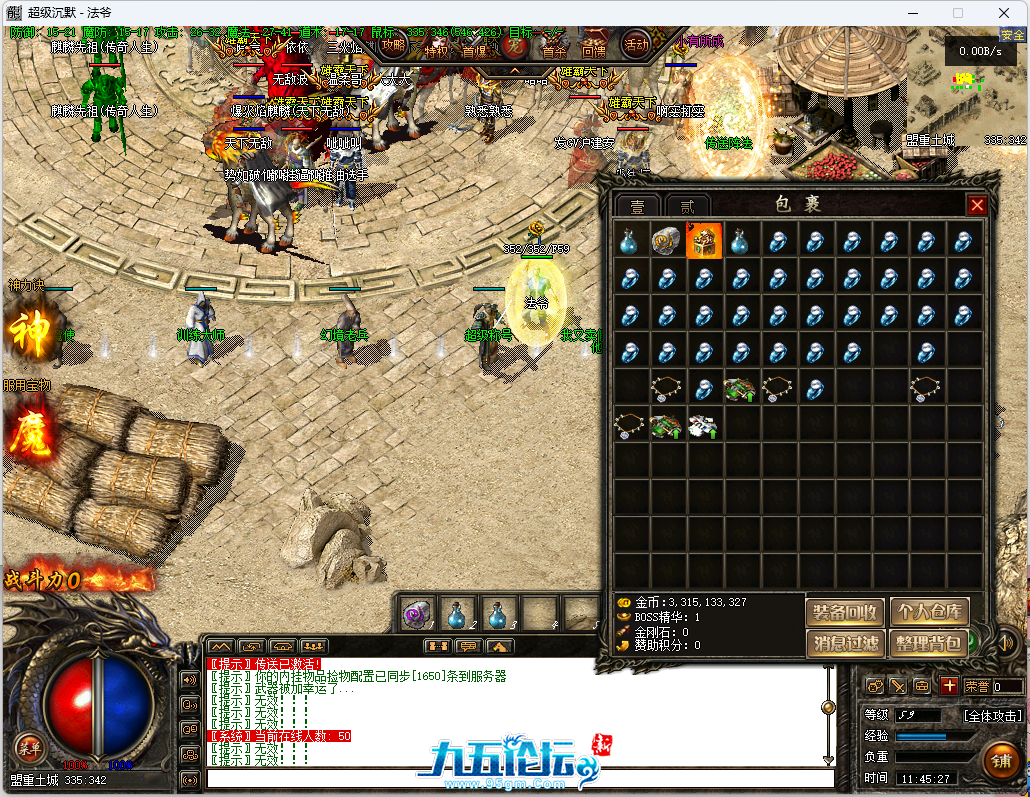The height and width of the screenshot is (797, 1030).
Task: Select the grey scroll item in bag
Action: (666, 241)
